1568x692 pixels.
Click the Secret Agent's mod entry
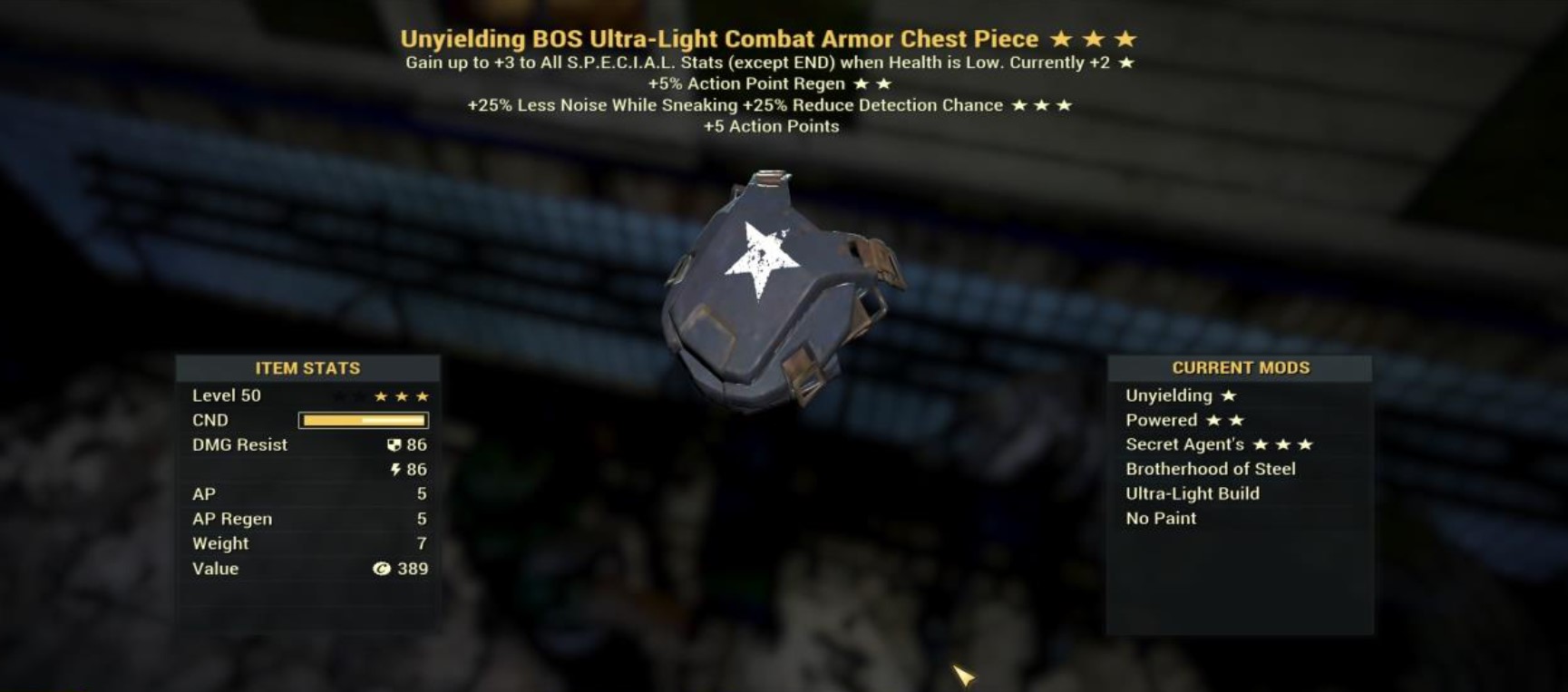coord(1183,444)
